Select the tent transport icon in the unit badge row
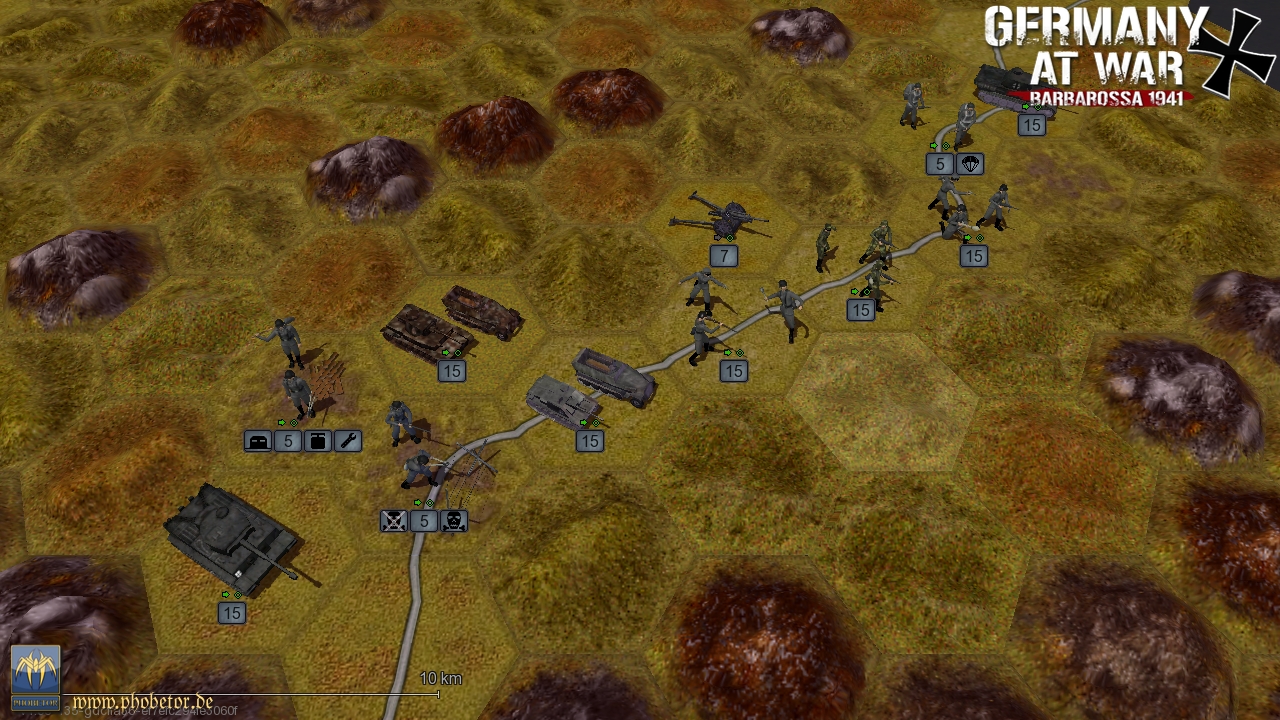This screenshot has height=720, width=1280. tap(258, 440)
